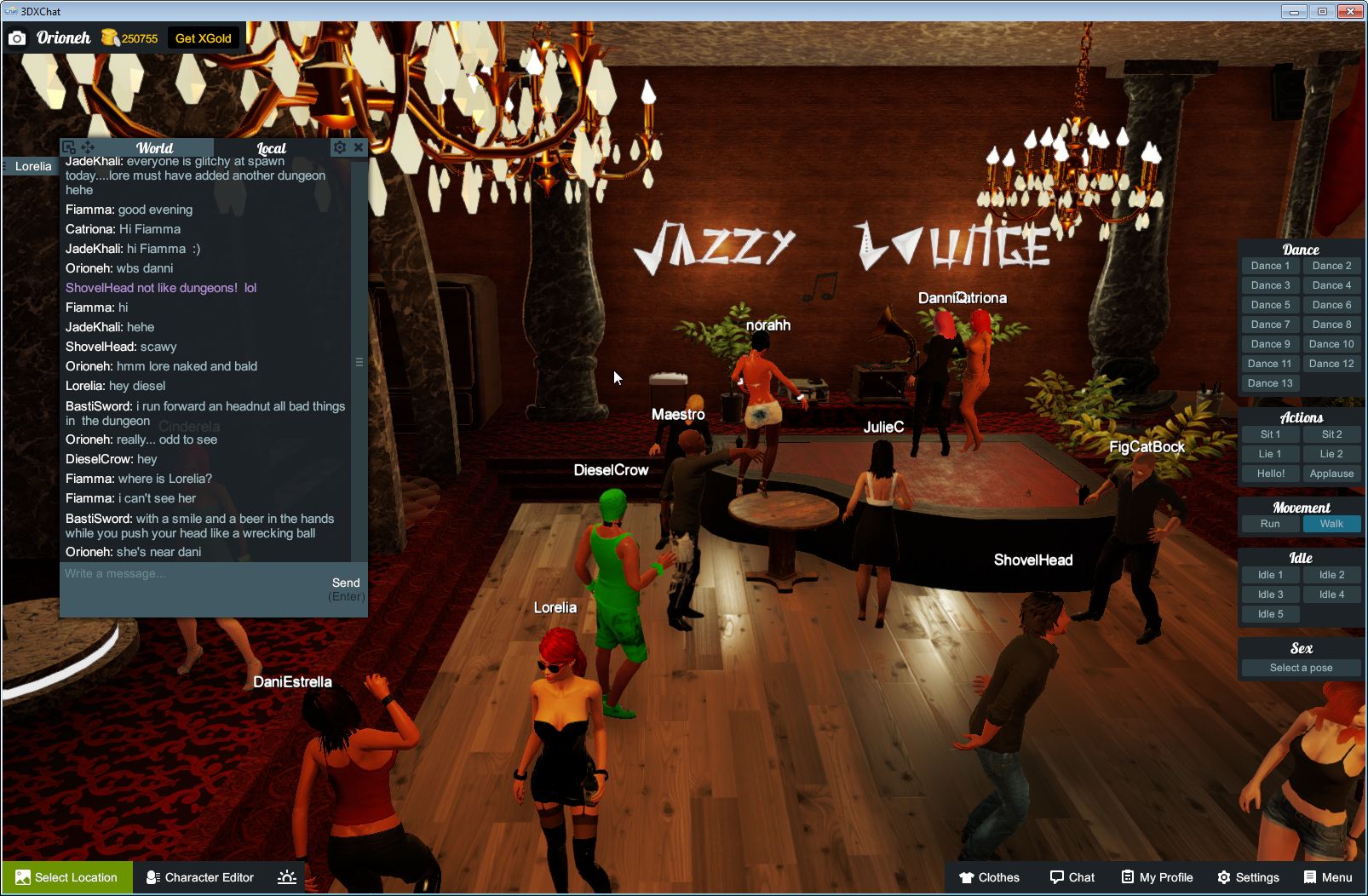This screenshot has height=896, width=1368.
Task: Open the Character Editor
Action: tap(200, 877)
